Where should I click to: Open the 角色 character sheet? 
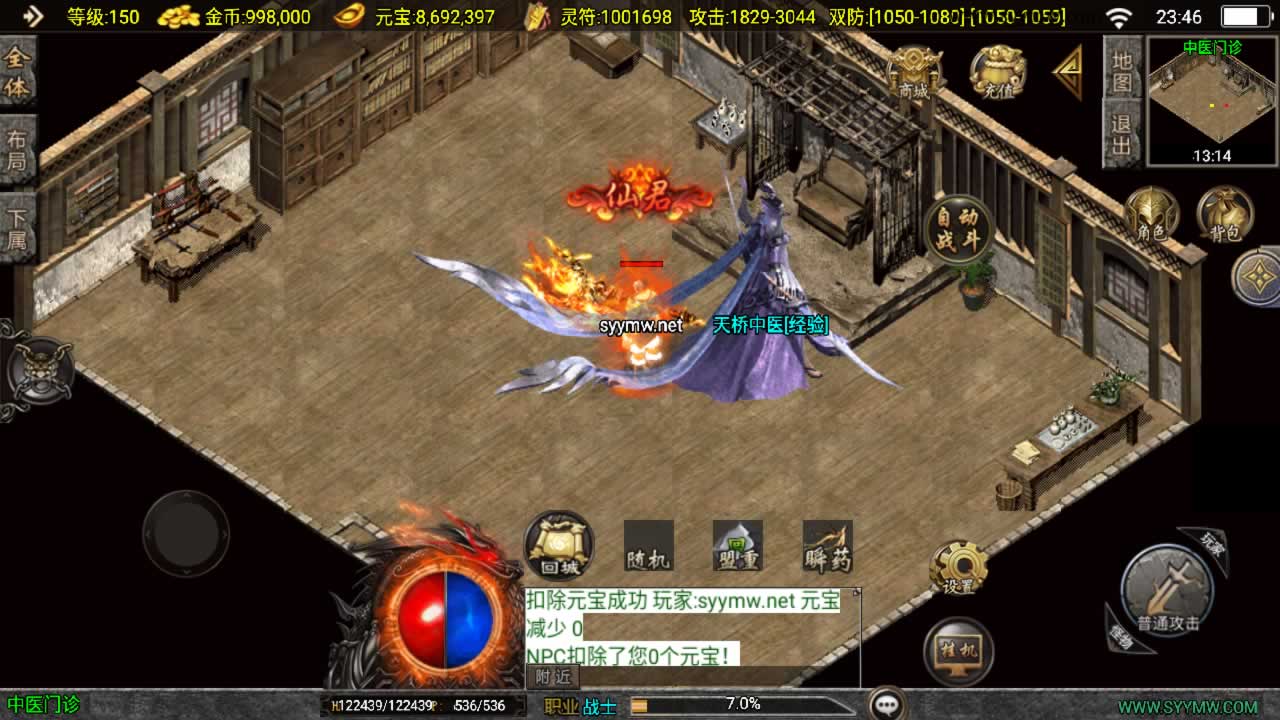(1151, 214)
